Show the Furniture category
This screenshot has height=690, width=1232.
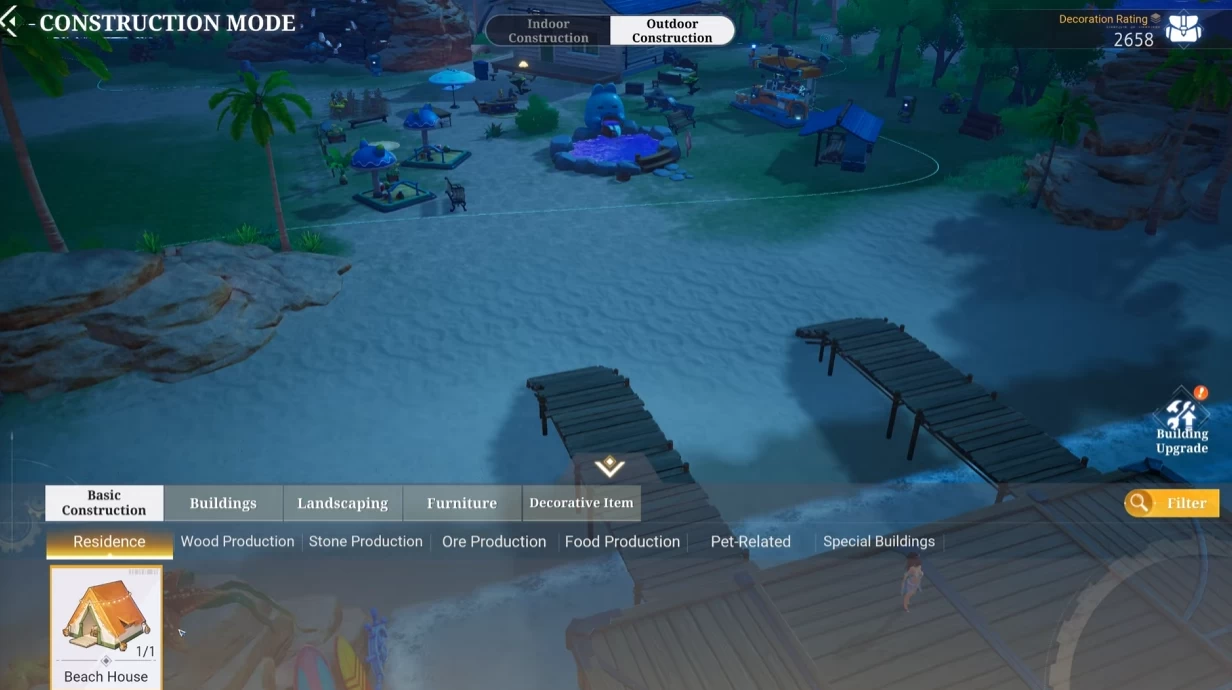coord(462,503)
